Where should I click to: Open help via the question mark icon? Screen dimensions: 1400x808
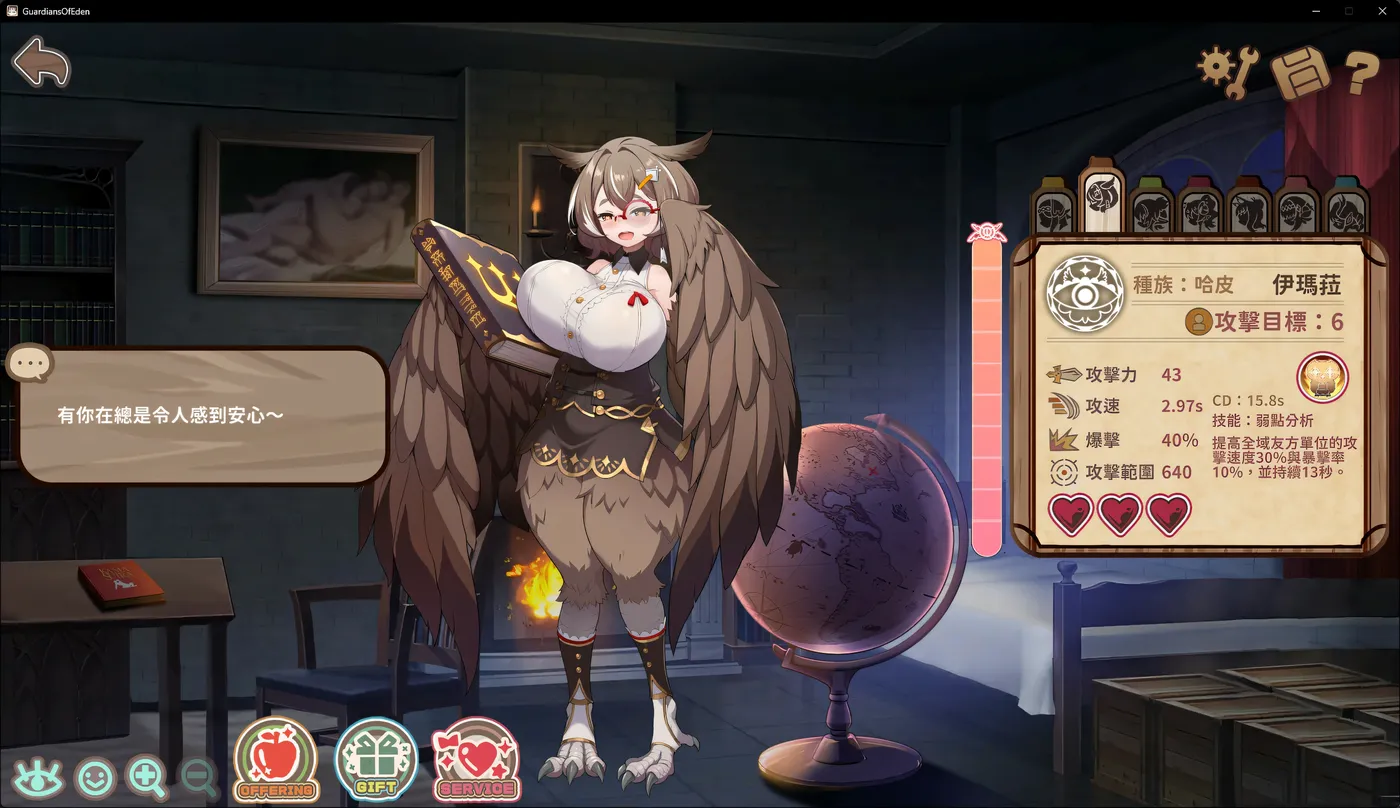coord(1356,70)
